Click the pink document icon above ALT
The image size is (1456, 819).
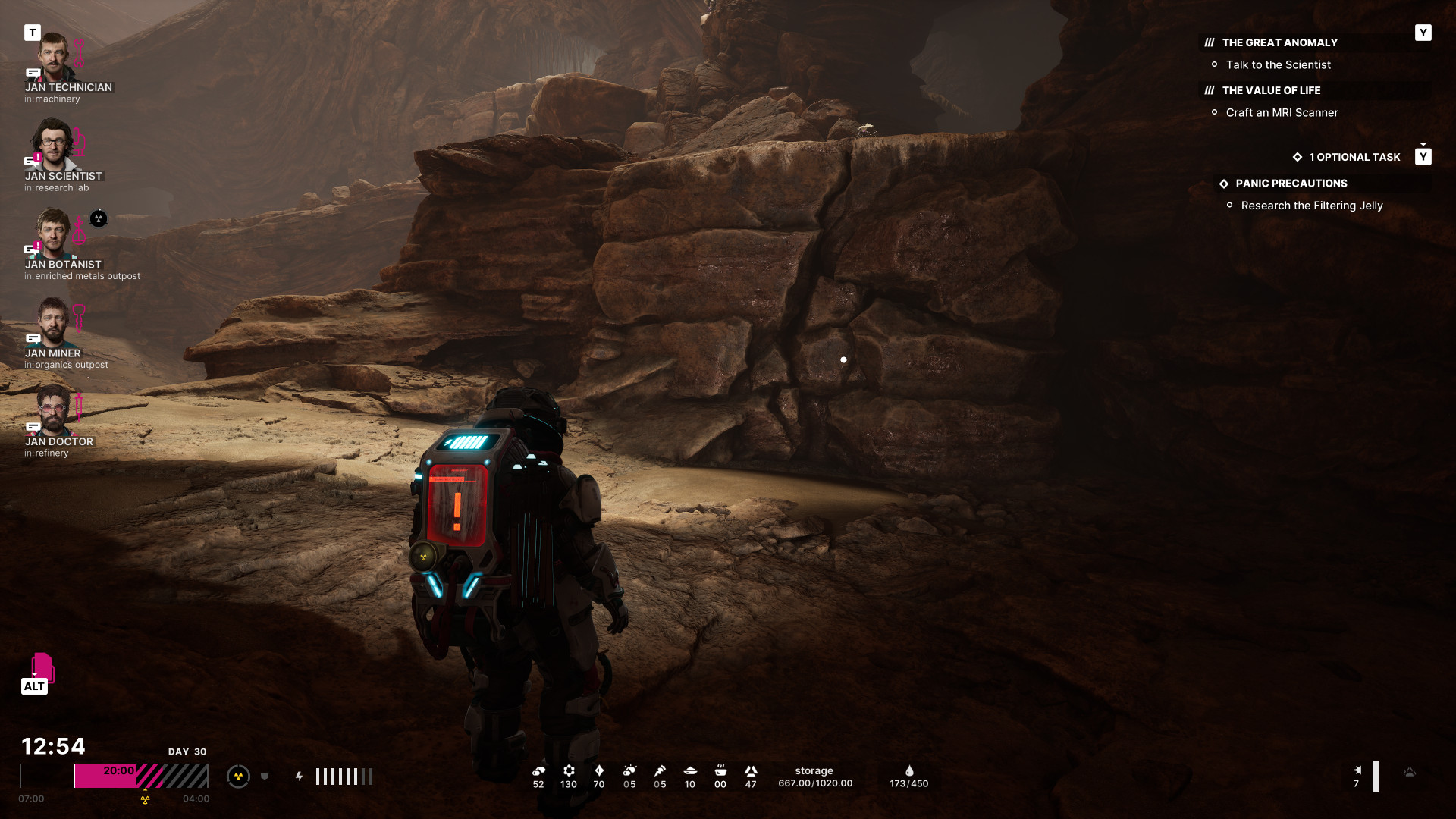(42, 667)
